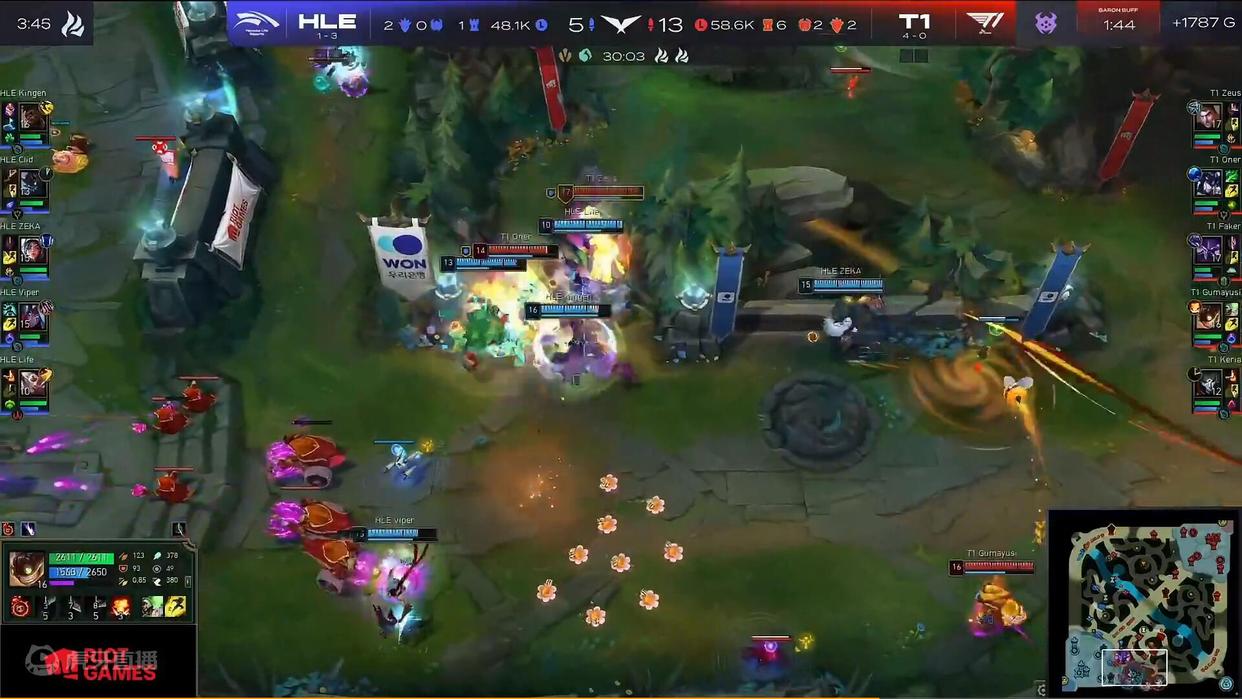
Task: Select HLE Clid's champion portrait
Action: (x=32, y=183)
